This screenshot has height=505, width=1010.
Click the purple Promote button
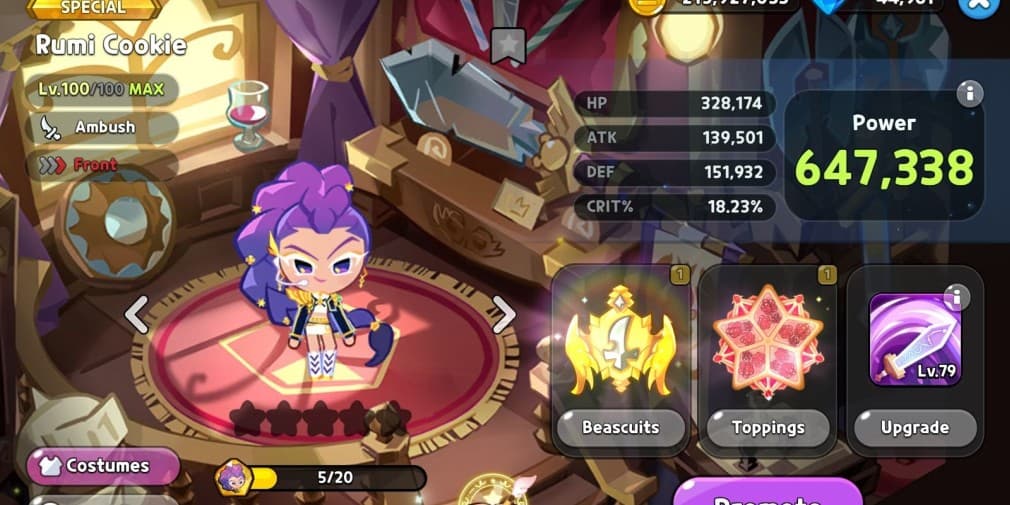[x=767, y=494]
